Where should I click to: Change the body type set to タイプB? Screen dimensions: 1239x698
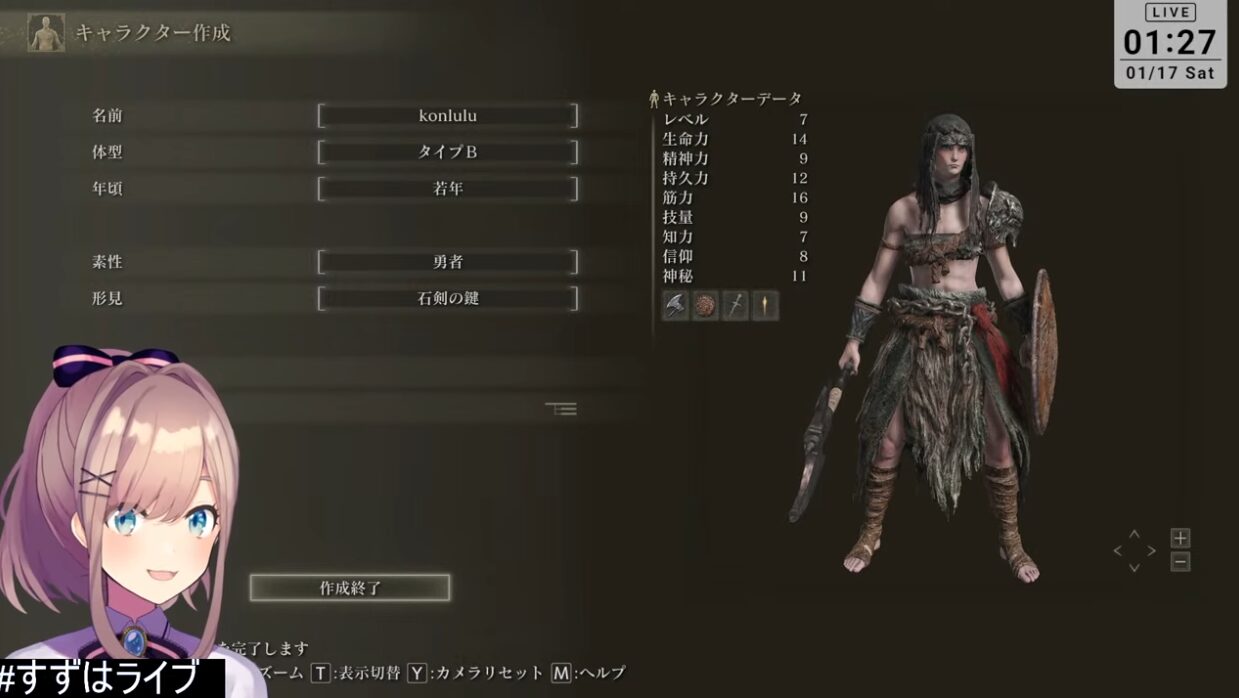447,153
